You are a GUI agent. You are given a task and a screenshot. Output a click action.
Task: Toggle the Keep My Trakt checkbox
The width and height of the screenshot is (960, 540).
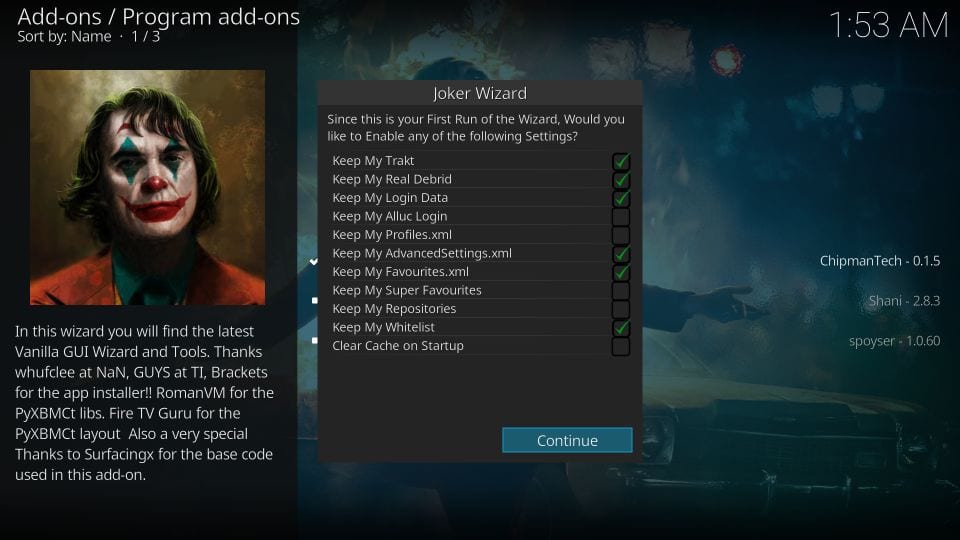coord(620,161)
